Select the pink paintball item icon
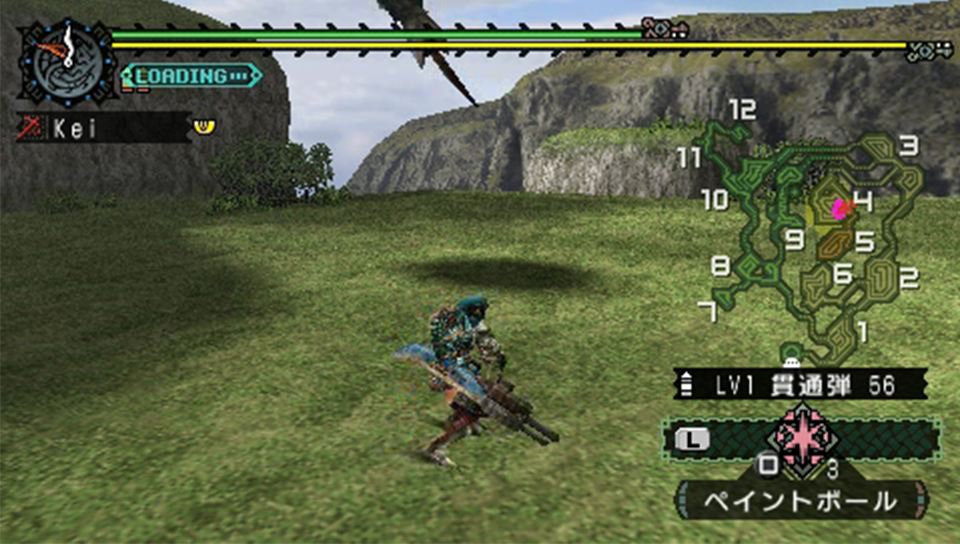The width and height of the screenshot is (960, 544). 802,437
